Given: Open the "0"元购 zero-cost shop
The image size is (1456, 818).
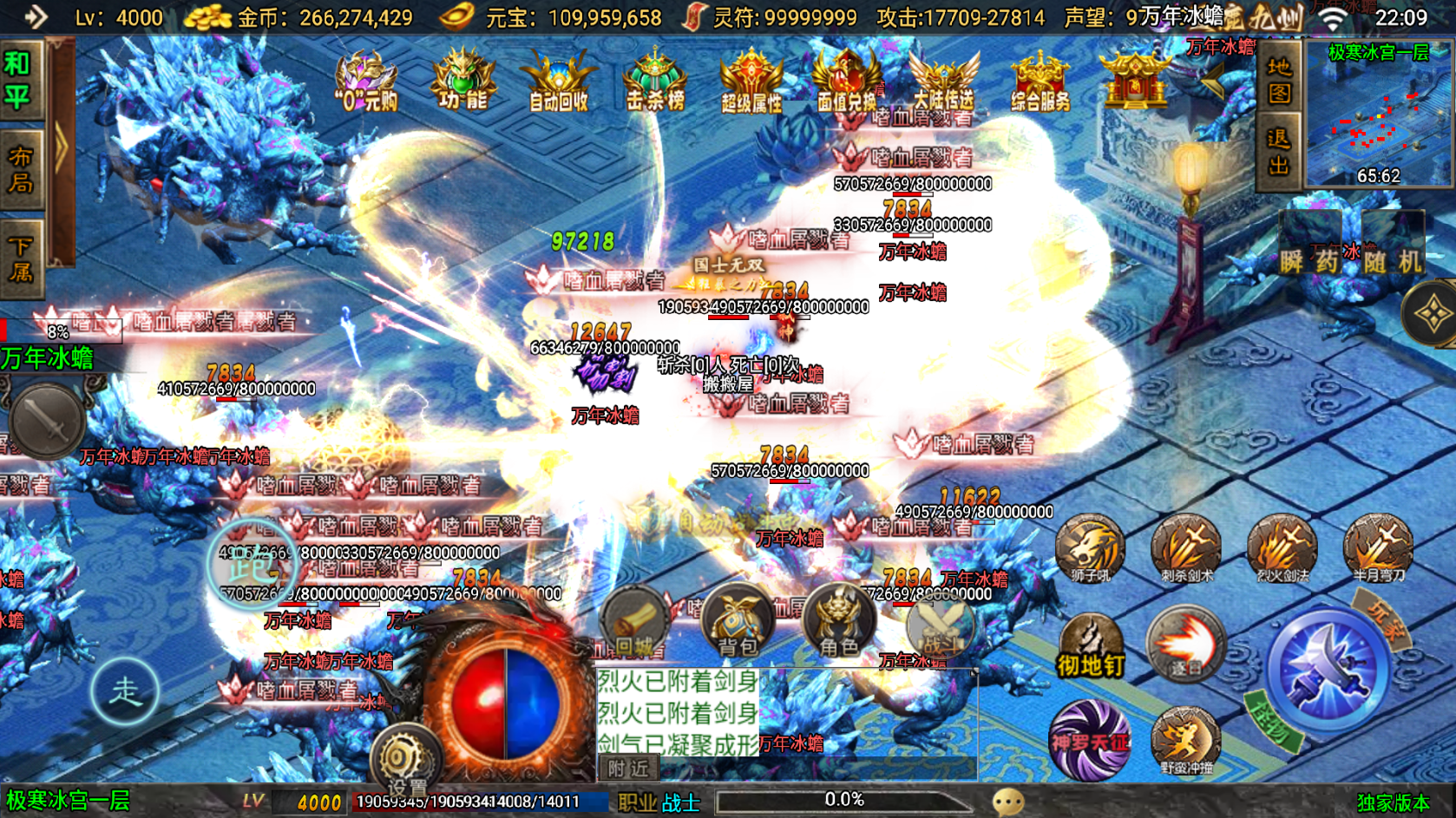Looking at the screenshot, I should click(368, 82).
